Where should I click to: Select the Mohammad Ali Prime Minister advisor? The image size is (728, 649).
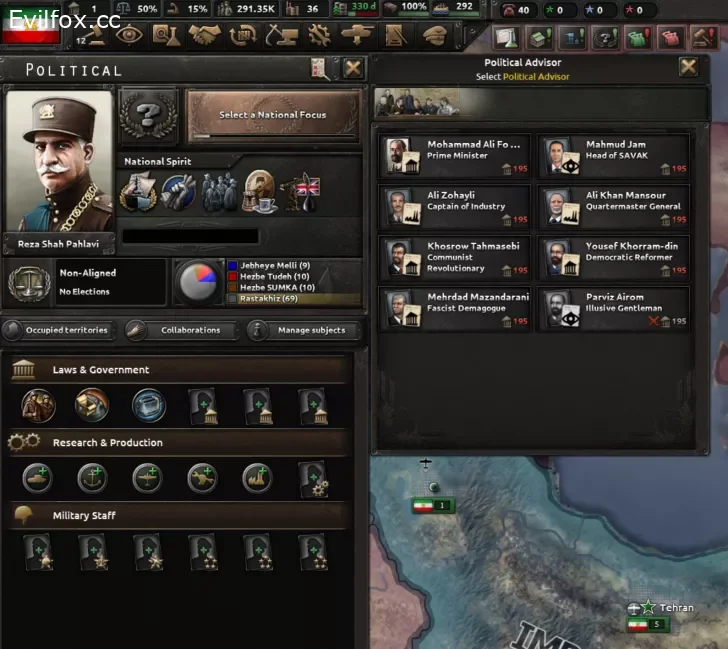pyautogui.click(x=455, y=157)
